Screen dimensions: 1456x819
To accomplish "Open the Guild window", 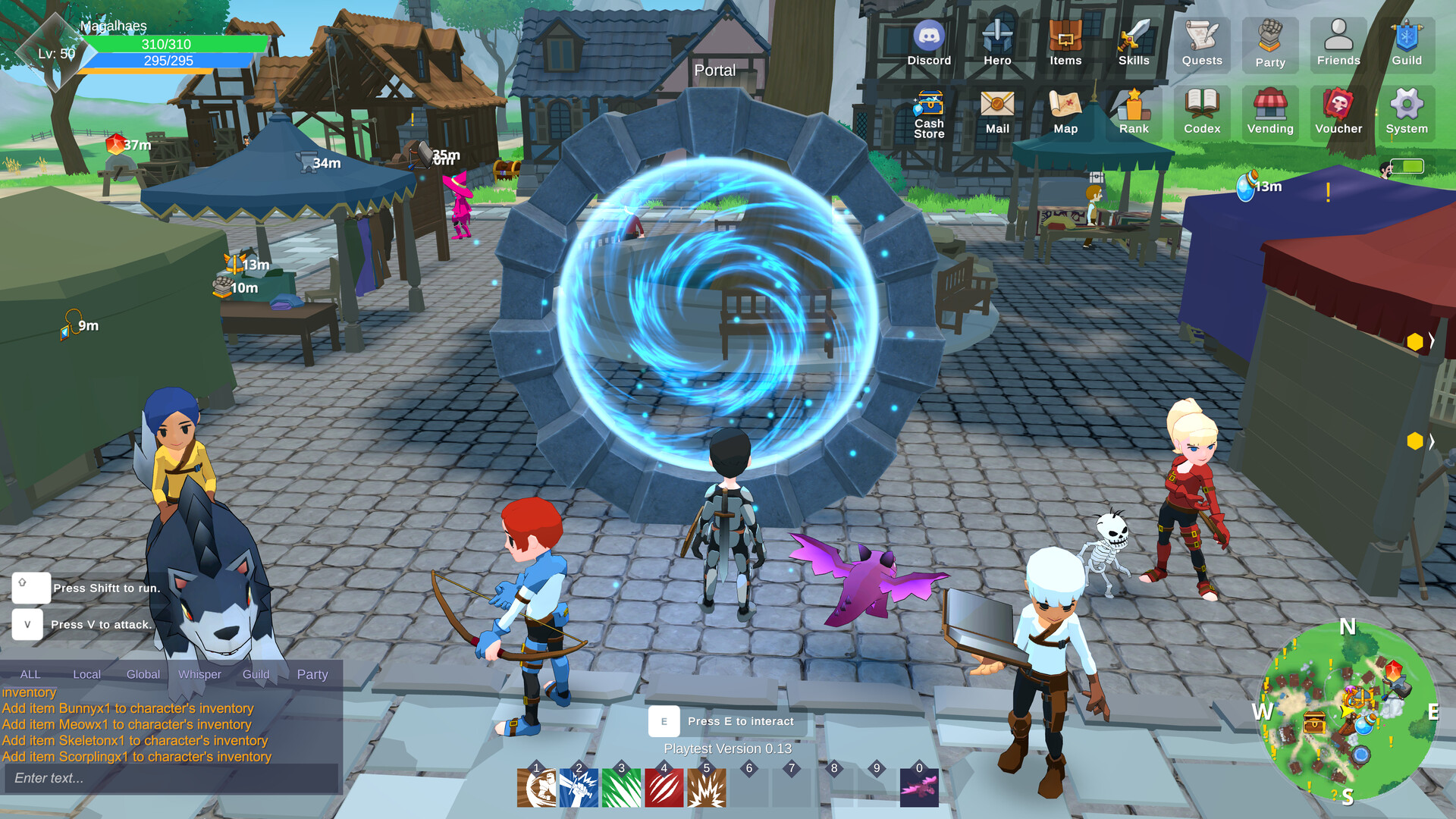I will (x=1407, y=43).
